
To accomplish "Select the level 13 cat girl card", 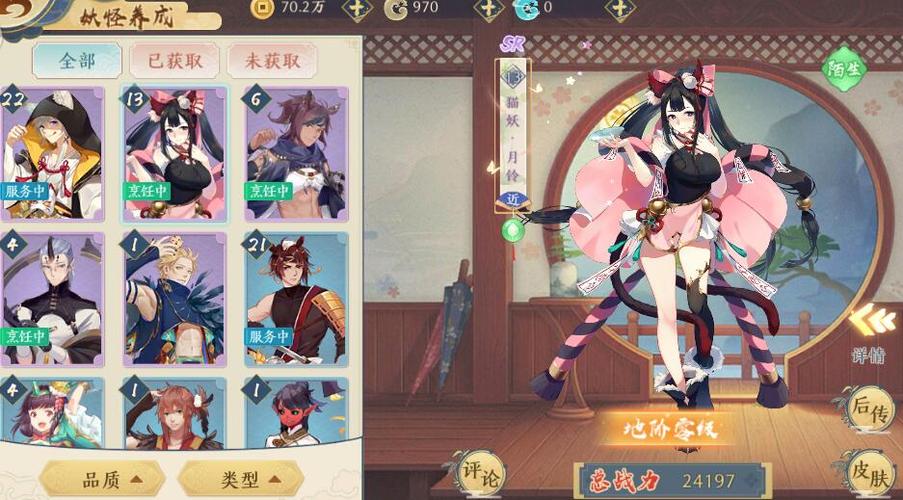I will coord(174,152).
